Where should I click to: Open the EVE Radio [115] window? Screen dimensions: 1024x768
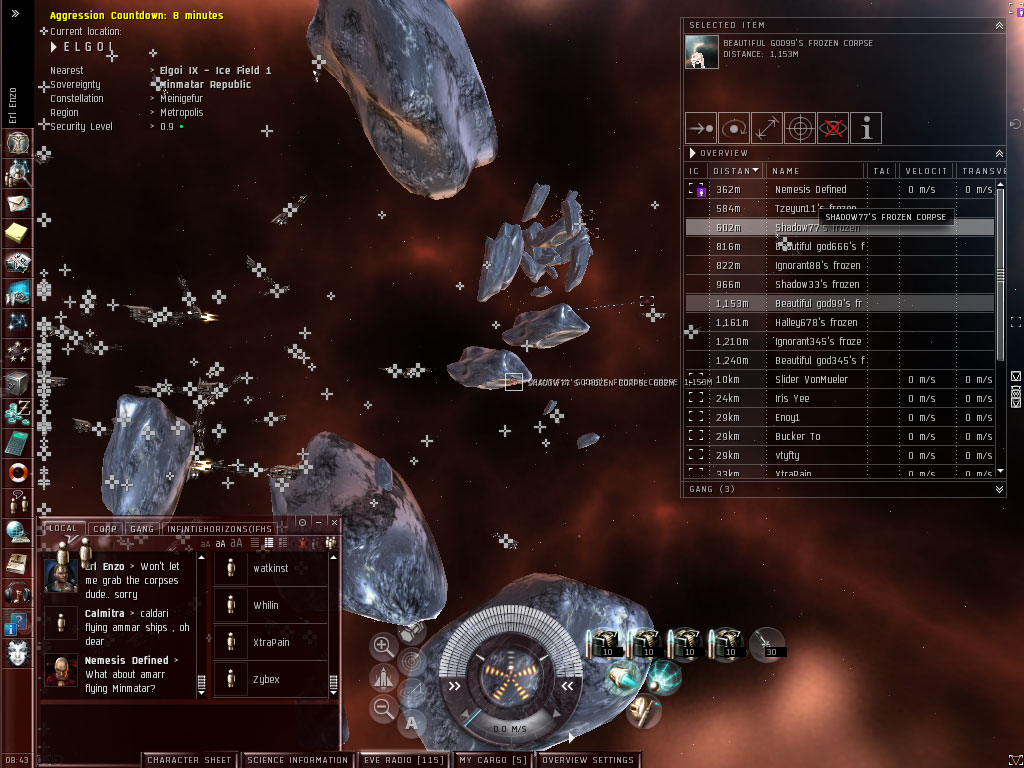click(403, 760)
